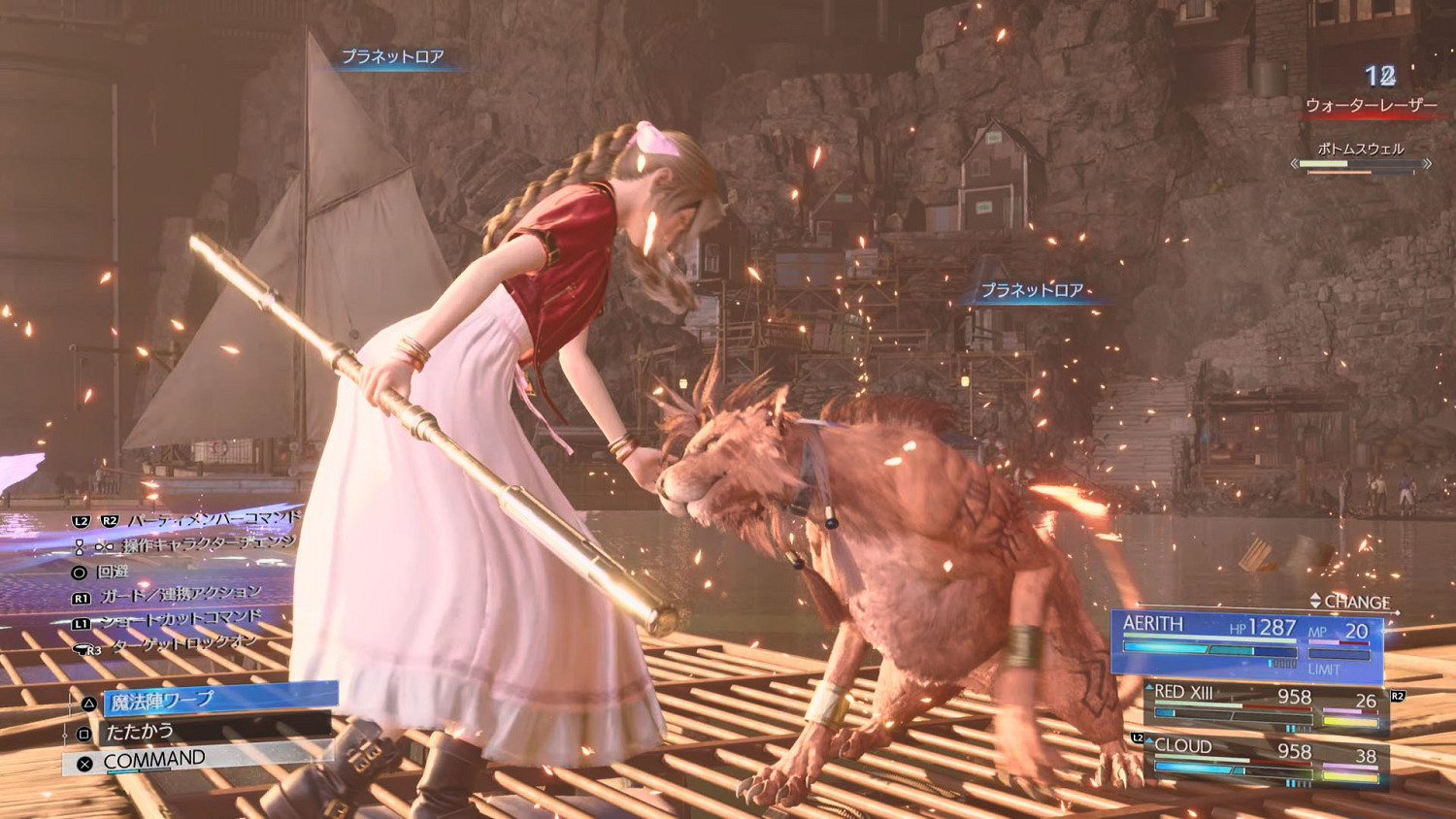Toggle guard mode via ガード／連携アクション entry
The height and width of the screenshot is (819, 1456).
coord(182,592)
